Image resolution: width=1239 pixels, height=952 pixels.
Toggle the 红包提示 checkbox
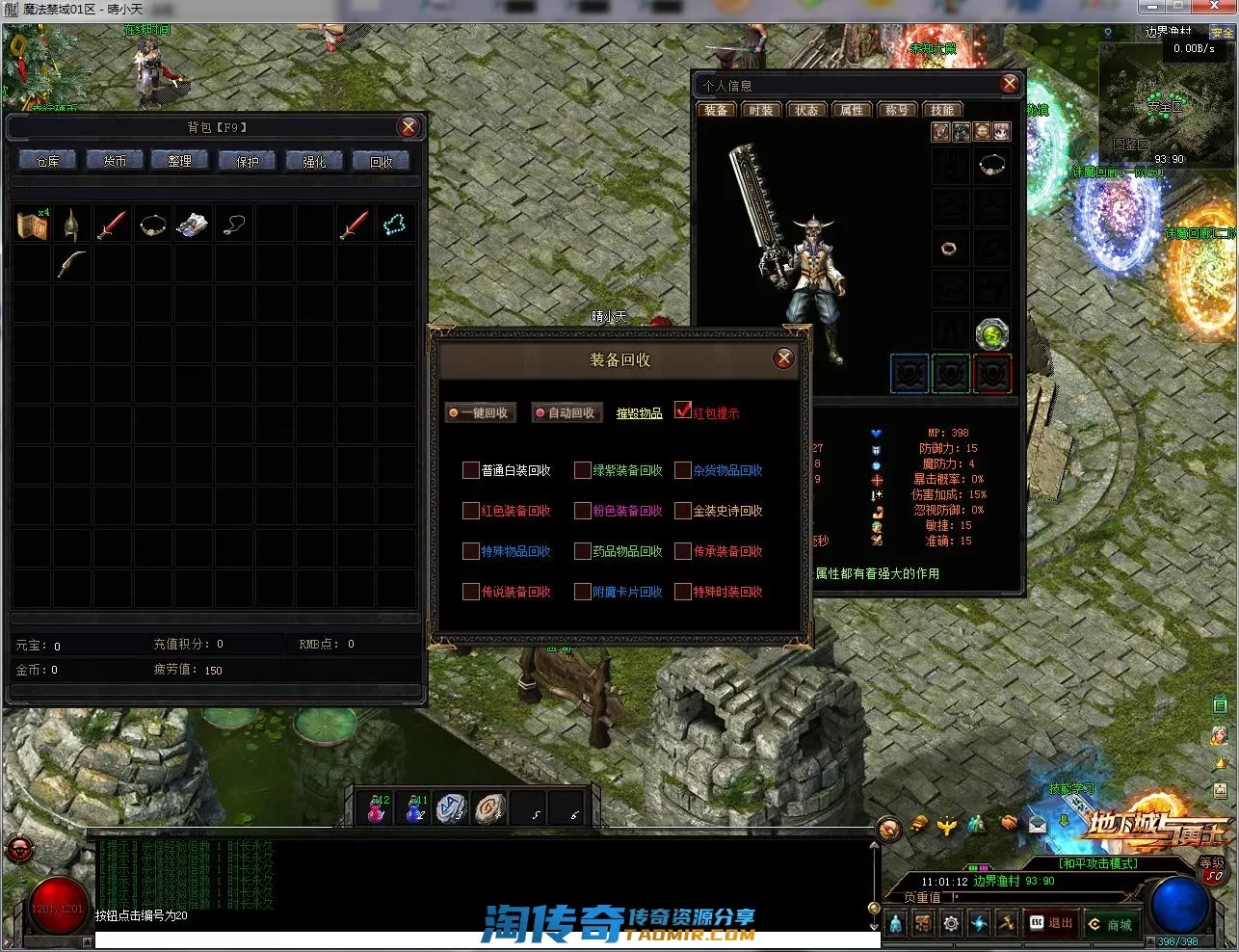[x=683, y=410]
